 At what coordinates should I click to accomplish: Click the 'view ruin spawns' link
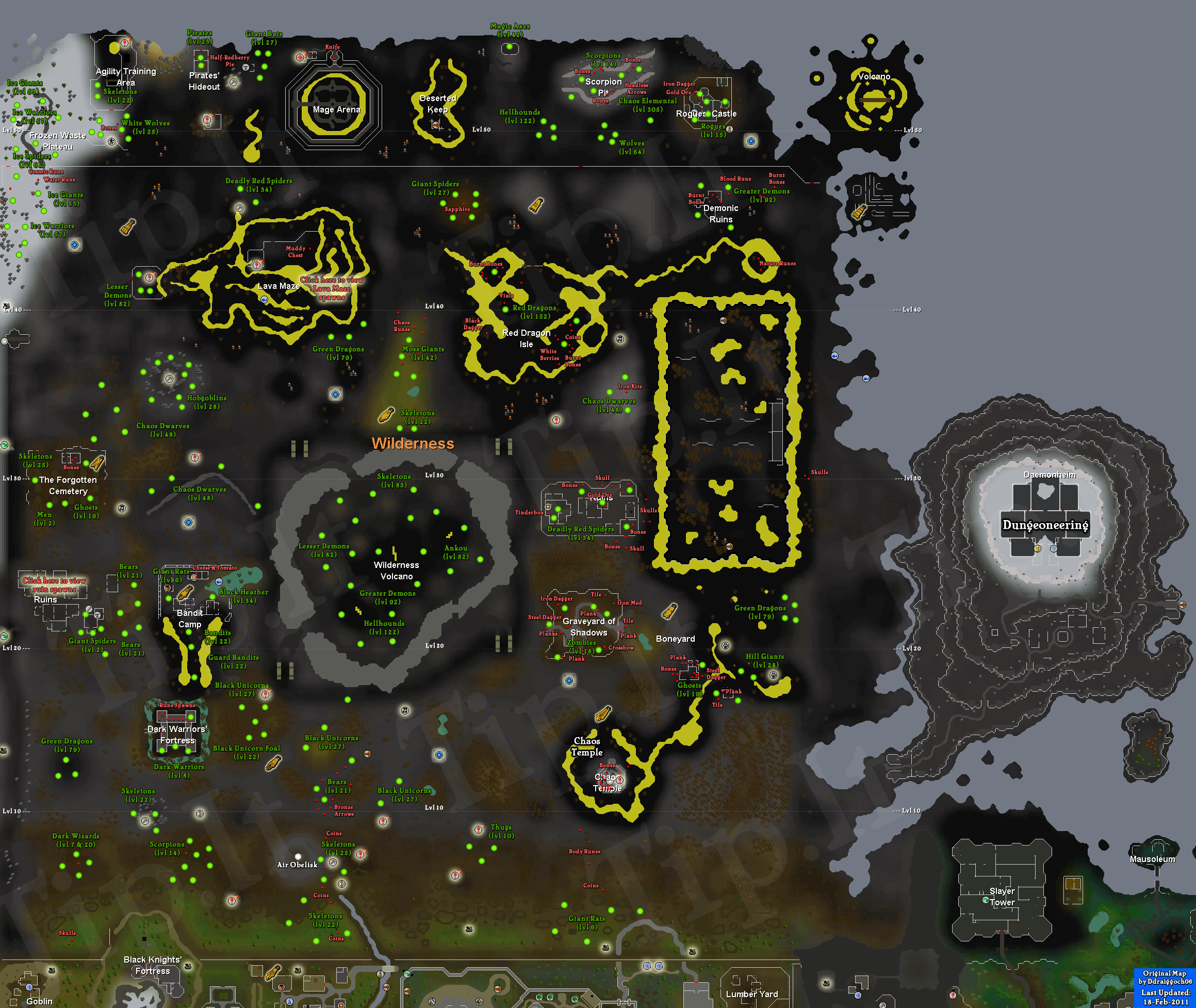[x=54, y=584]
